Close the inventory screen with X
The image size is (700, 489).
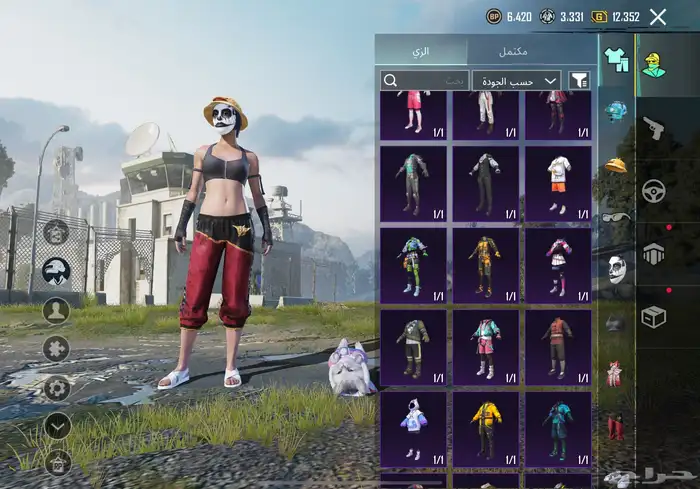(658, 16)
